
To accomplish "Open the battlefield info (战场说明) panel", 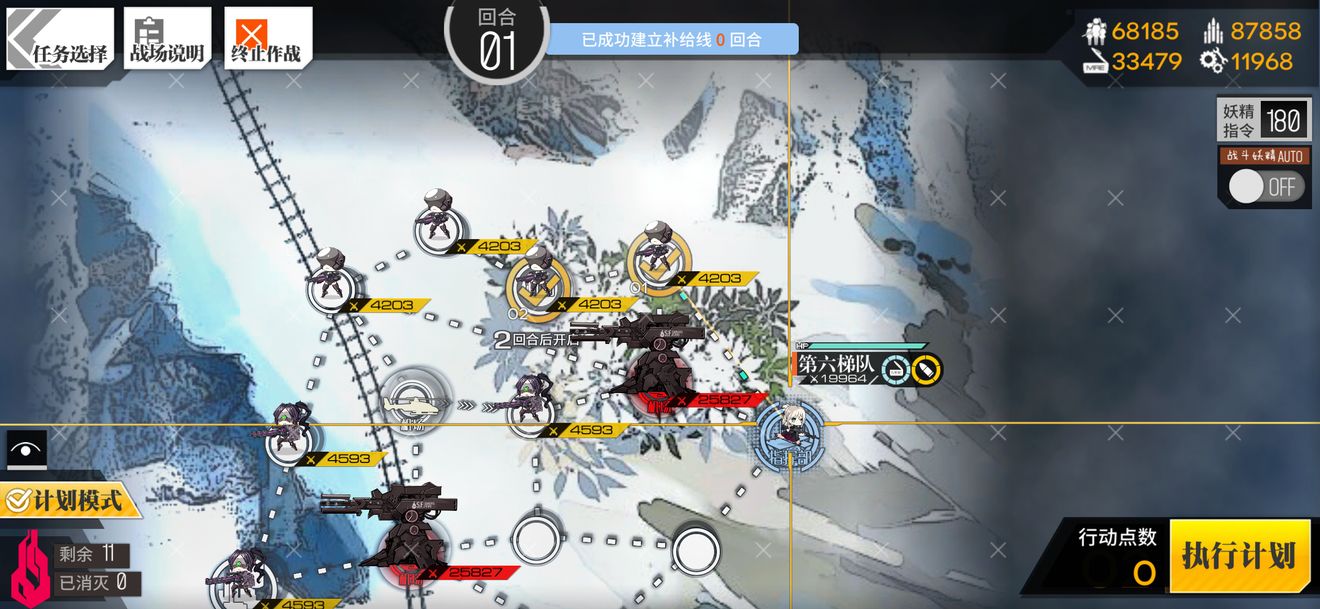I will 167,40.
